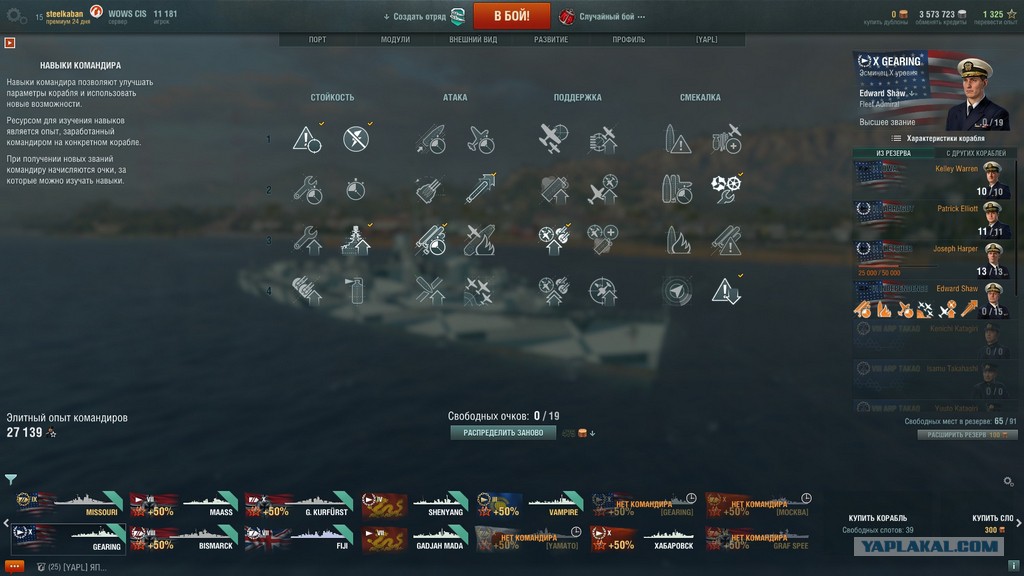The image size is (1024, 576).
Task: Start battle with the В БОЙ! button
Action: pyautogui.click(x=511, y=16)
